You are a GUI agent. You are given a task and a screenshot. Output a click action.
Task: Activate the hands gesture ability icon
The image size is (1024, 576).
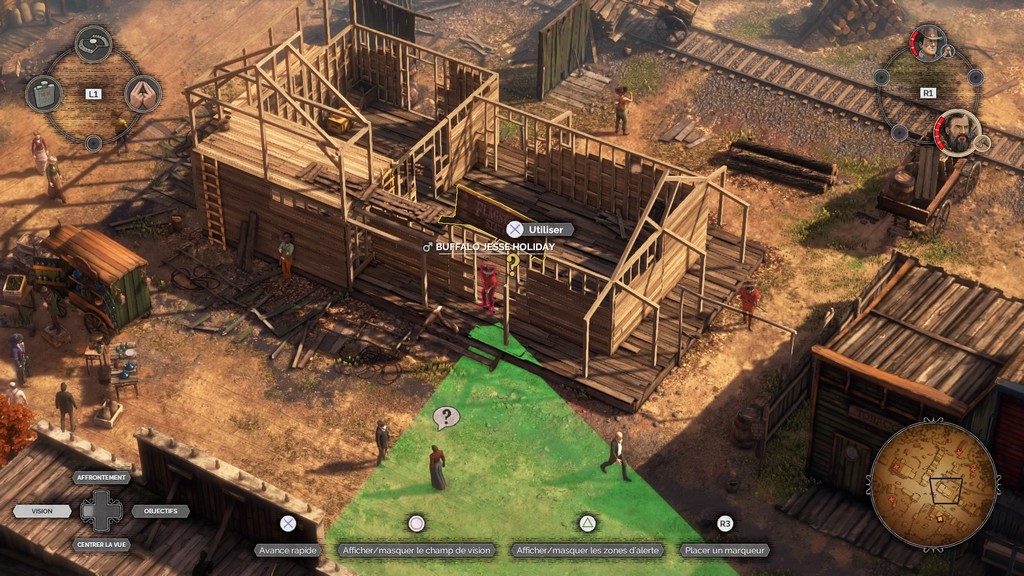[x=143, y=93]
